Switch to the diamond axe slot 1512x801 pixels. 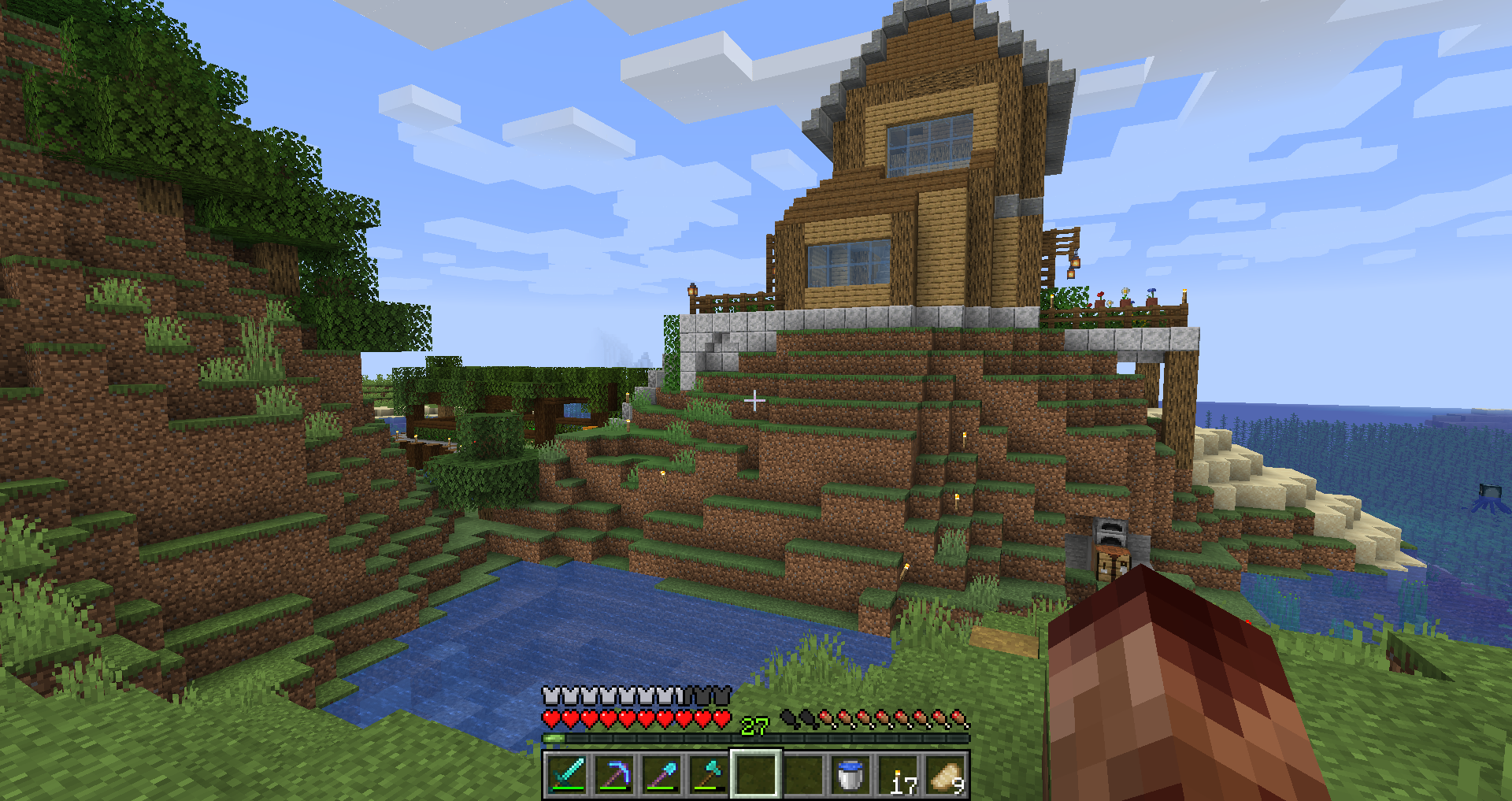coord(709,774)
